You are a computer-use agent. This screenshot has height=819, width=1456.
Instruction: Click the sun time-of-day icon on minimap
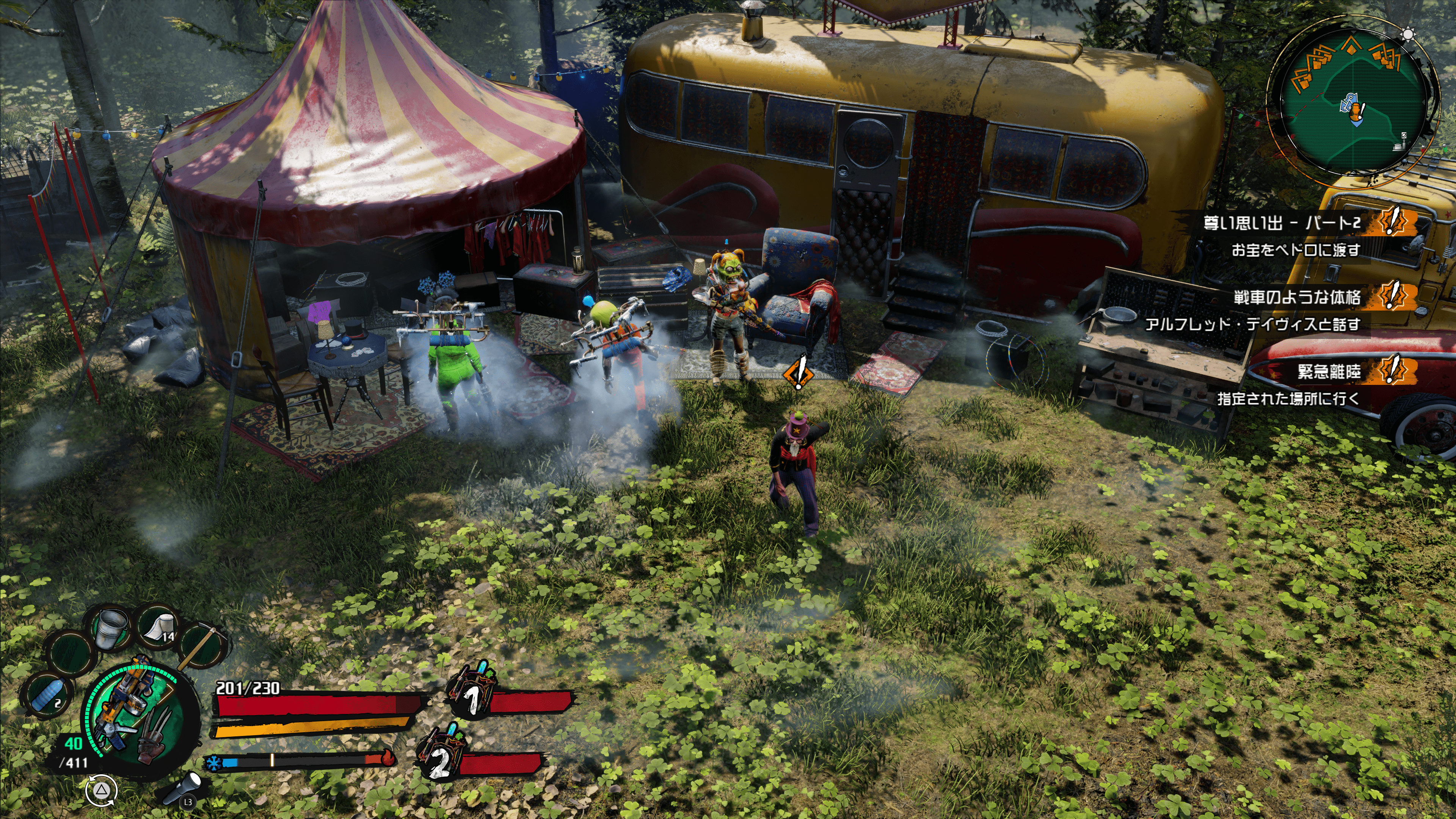(1408, 35)
